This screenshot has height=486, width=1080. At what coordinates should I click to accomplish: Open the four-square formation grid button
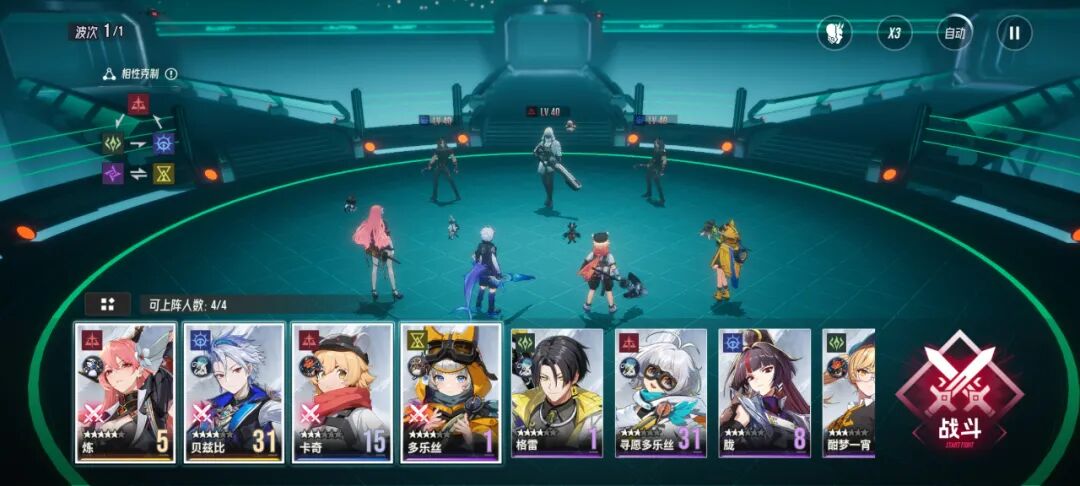(107, 304)
